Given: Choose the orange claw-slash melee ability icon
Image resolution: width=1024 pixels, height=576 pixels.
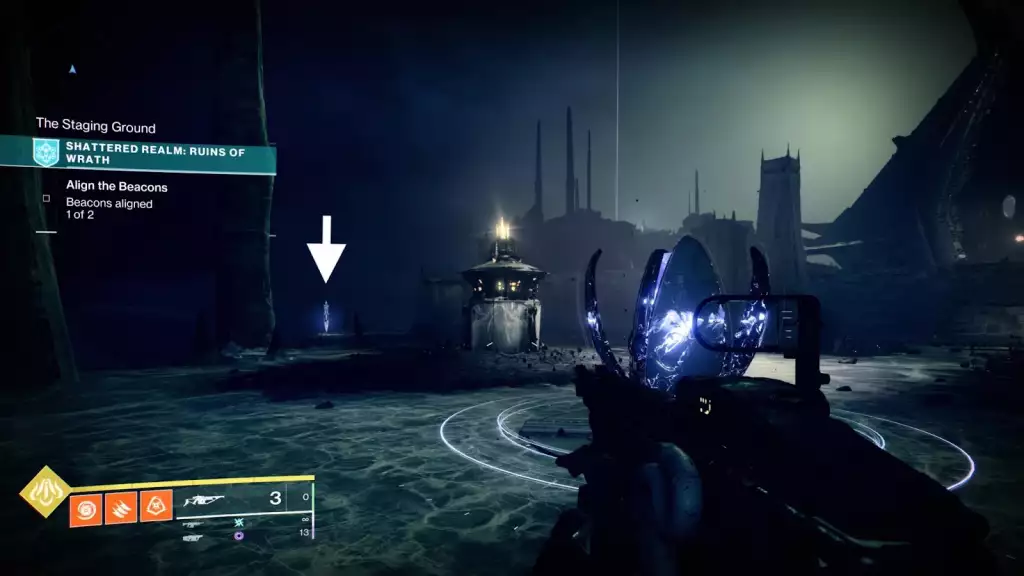Looking at the screenshot, I should click(x=120, y=508).
